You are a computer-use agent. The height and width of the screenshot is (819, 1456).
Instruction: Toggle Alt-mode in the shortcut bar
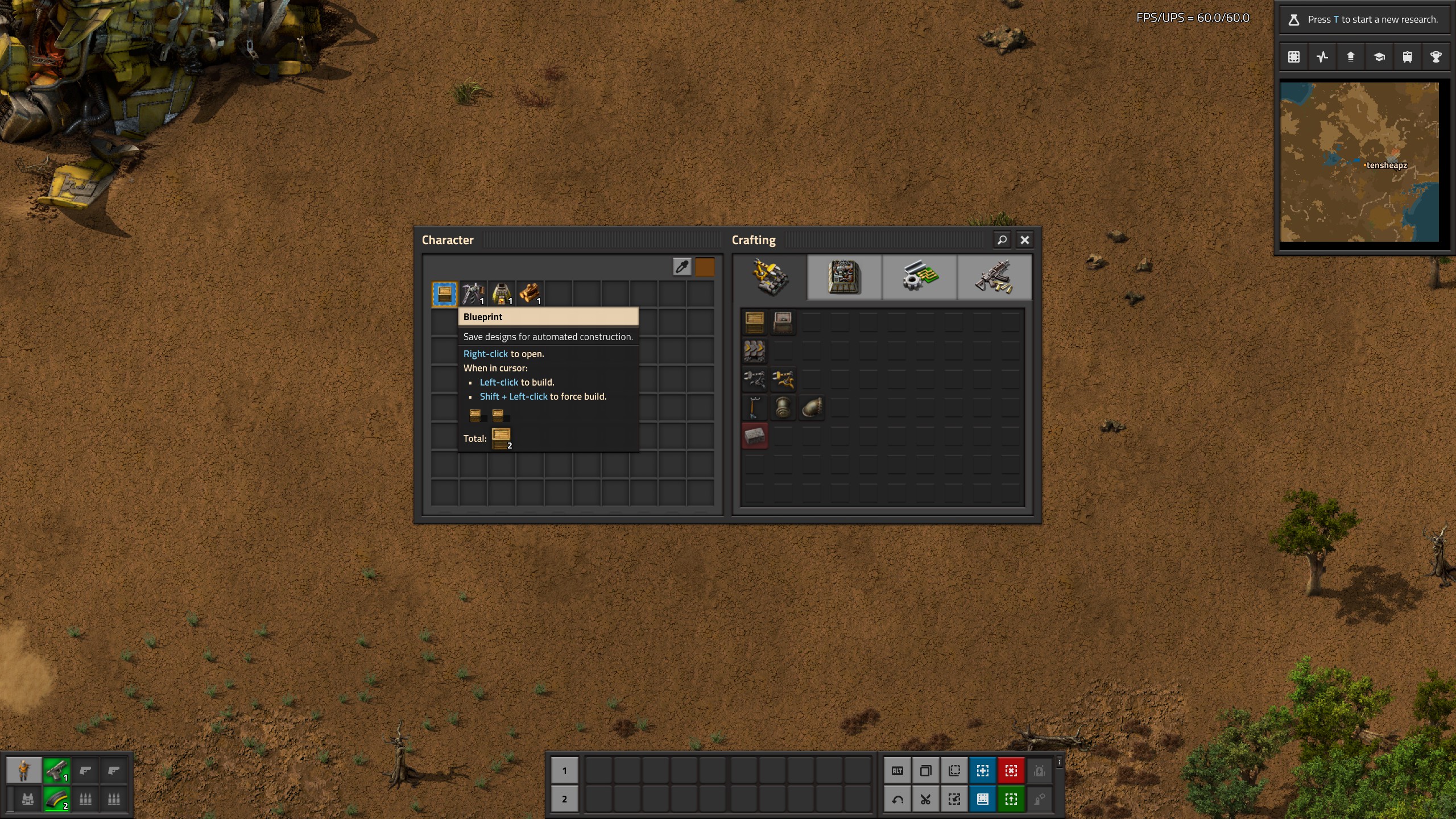click(897, 771)
